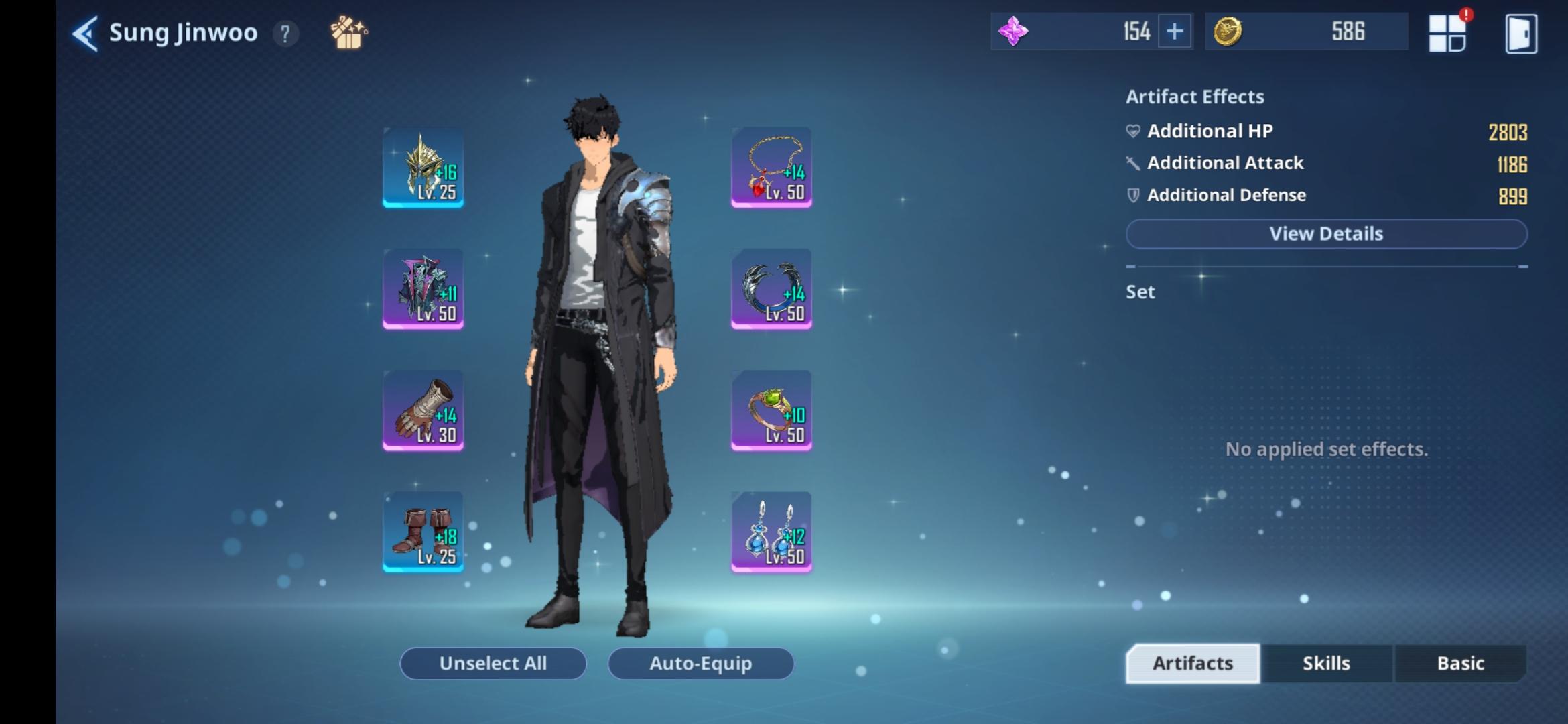Select the boots artifact Lv. 25

(423, 532)
